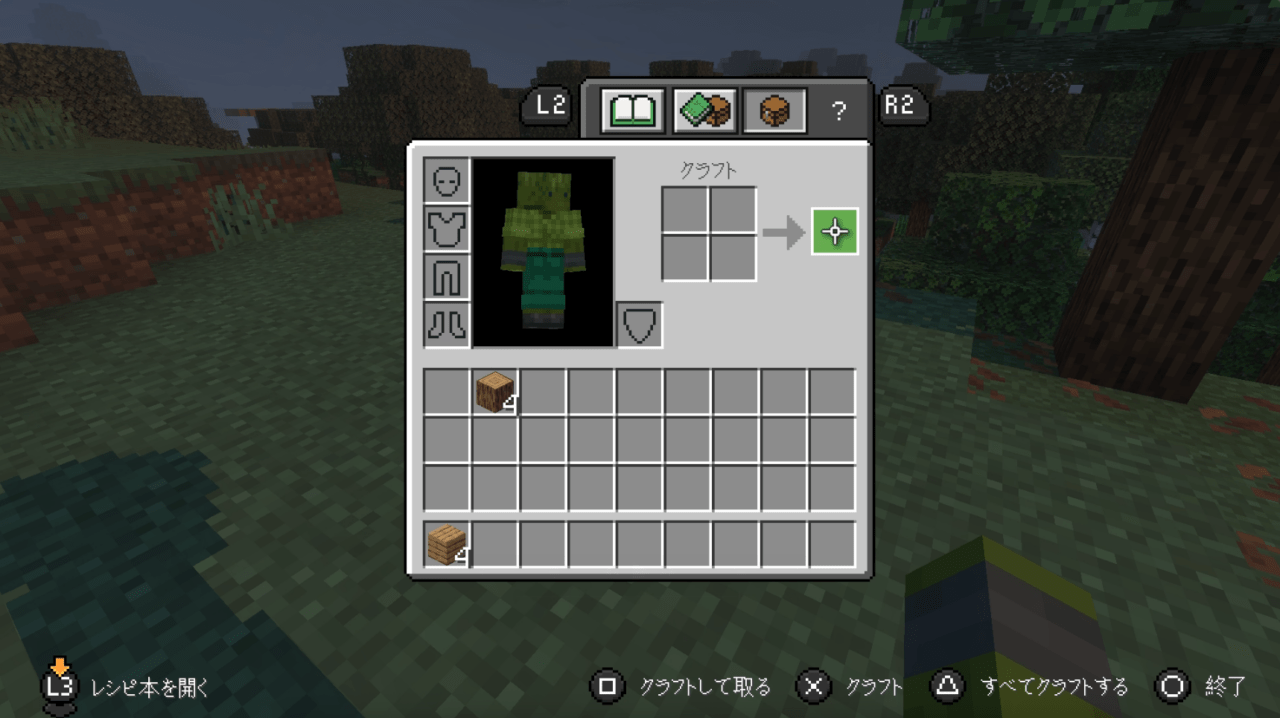This screenshot has height=718, width=1280.
Task: Select the shield off-hand slot
Action: [x=639, y=325]
